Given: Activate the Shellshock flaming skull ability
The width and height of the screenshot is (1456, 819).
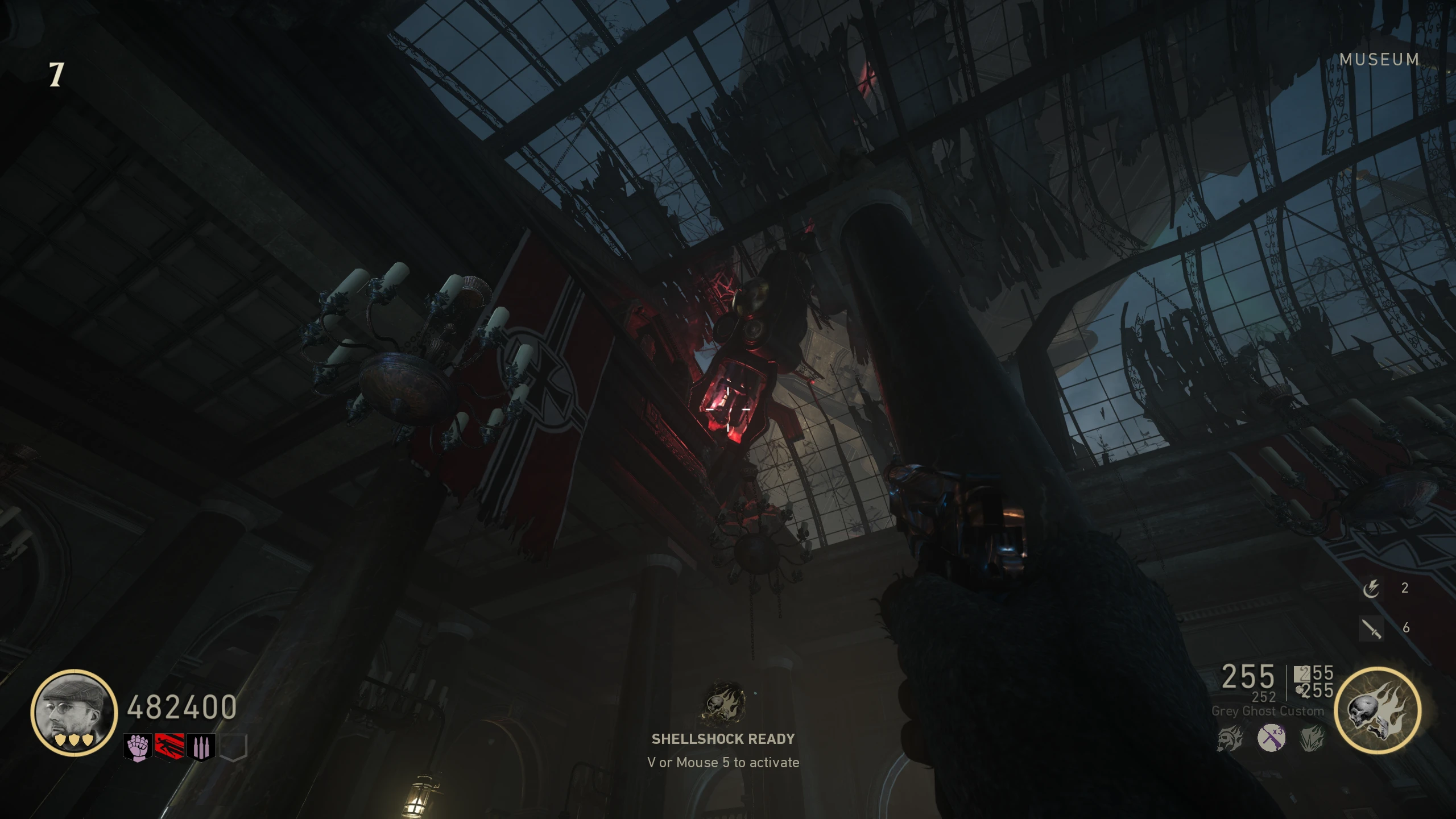Looking at the screenshot, I should pyautogui.click(x=1378, y=711).
